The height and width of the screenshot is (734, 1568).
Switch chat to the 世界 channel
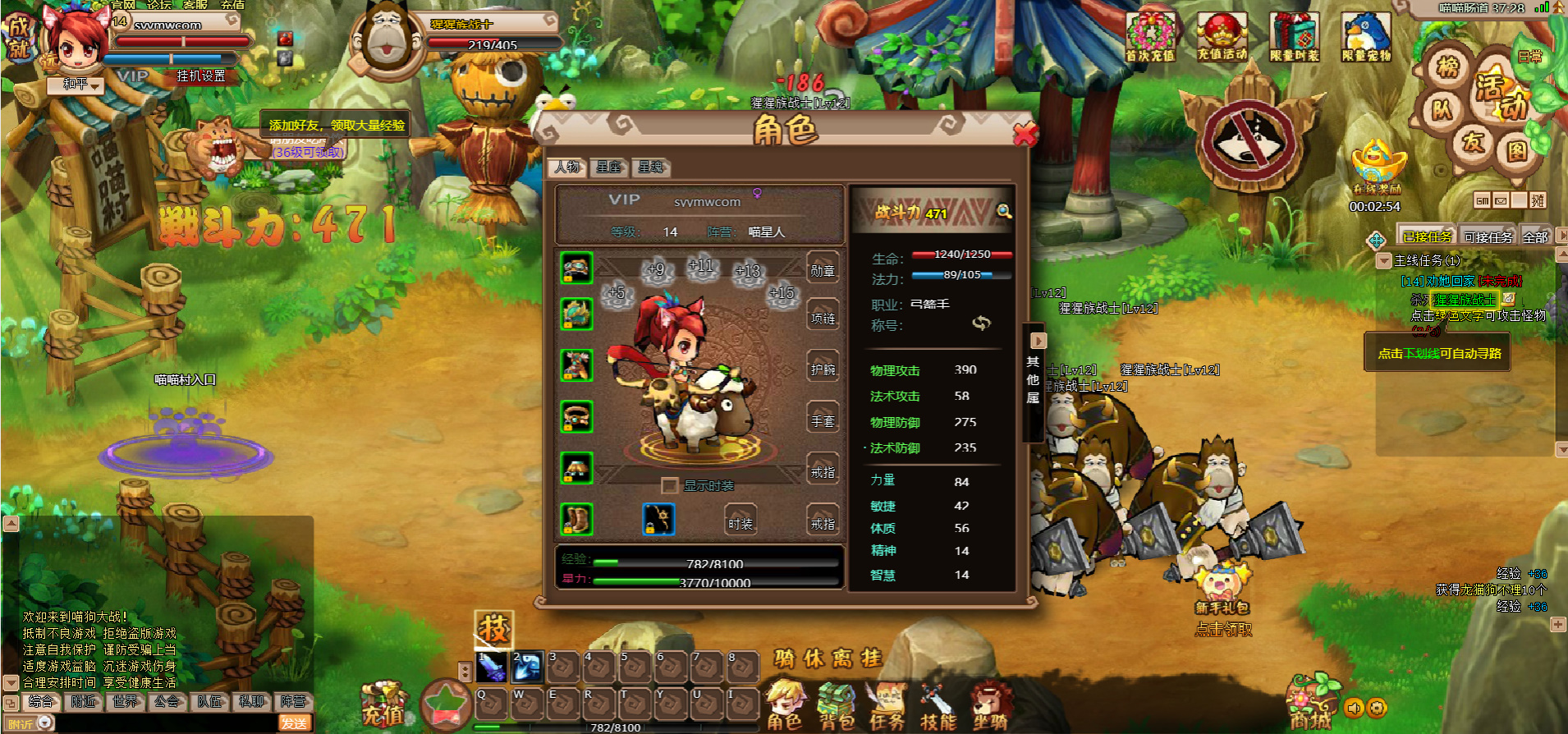point(126,701)
